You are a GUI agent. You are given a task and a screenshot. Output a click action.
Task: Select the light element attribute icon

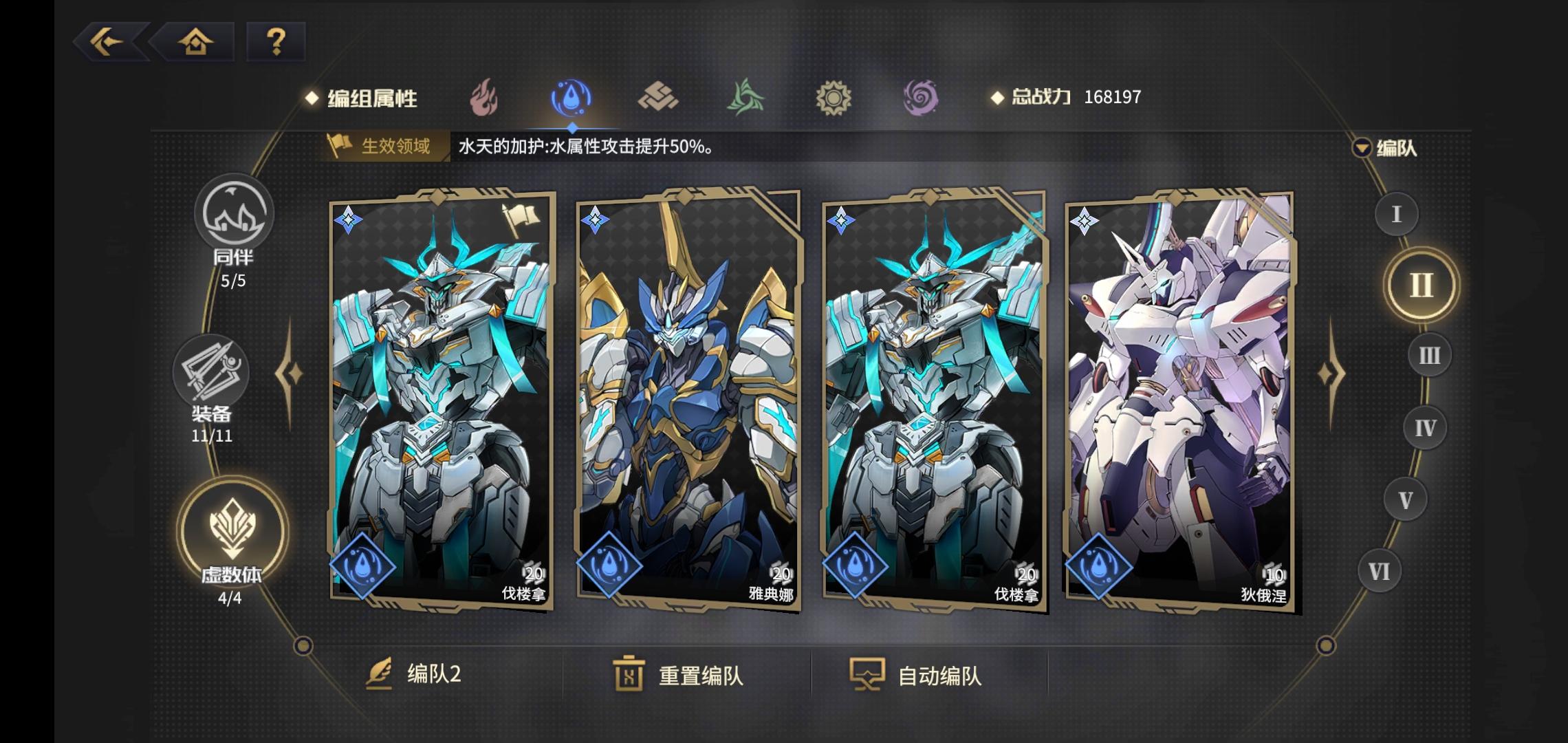(834, 98)
